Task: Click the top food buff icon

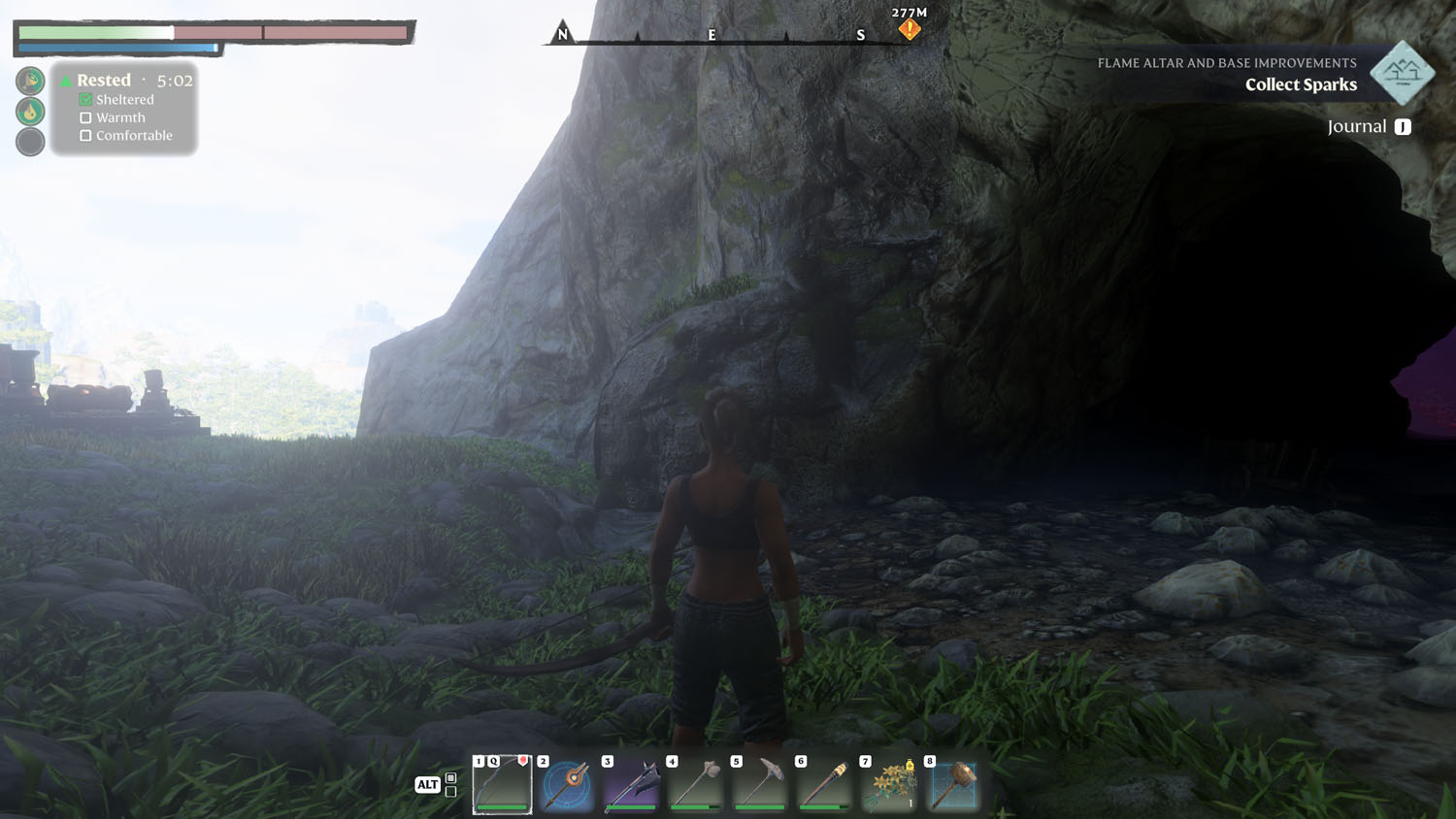Action: 30,81
